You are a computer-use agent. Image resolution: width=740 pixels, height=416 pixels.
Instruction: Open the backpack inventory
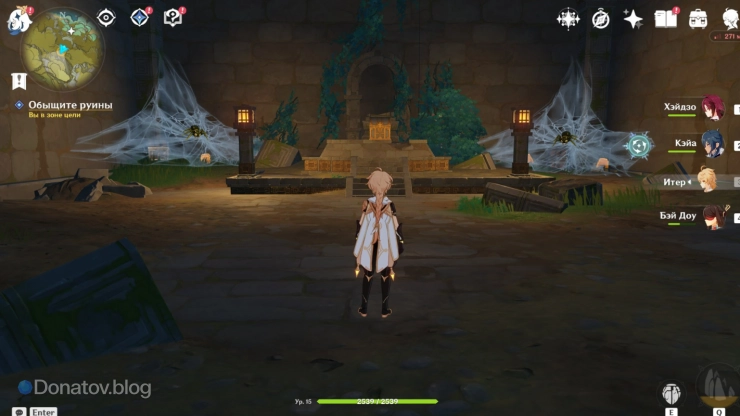[697, 19]
